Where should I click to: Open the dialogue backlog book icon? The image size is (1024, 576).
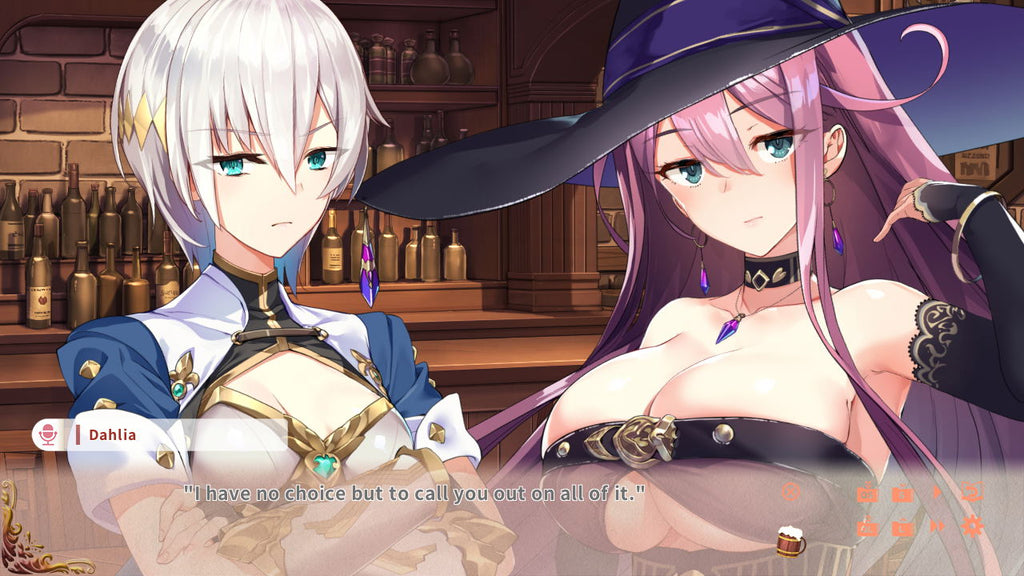coord(971,492)
